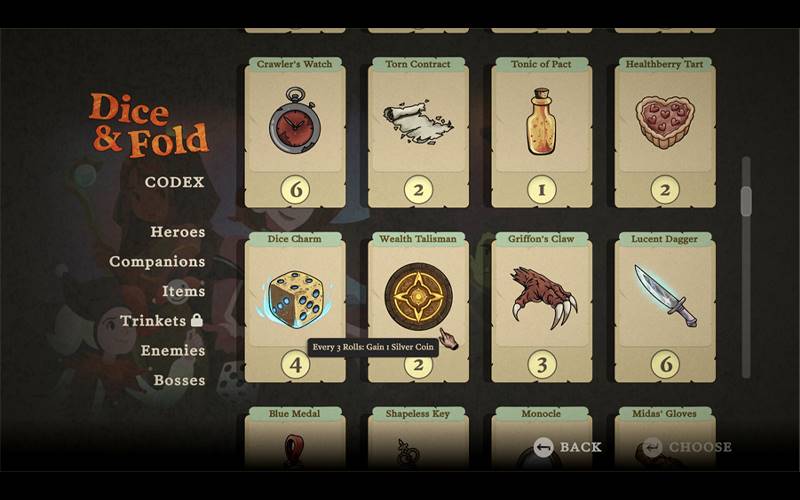Pick the Tonic of Pact card

[x=541, y=130]
